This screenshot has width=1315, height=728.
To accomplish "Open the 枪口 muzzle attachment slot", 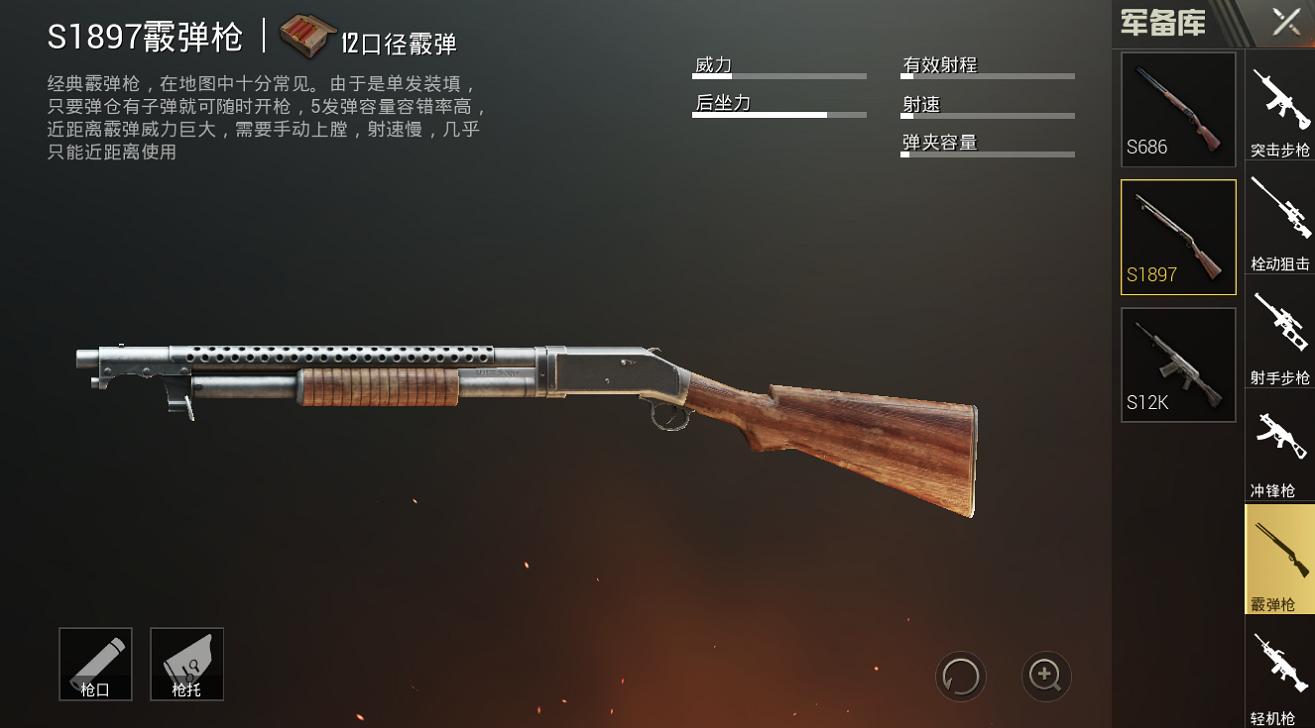I will pos(96,664).
